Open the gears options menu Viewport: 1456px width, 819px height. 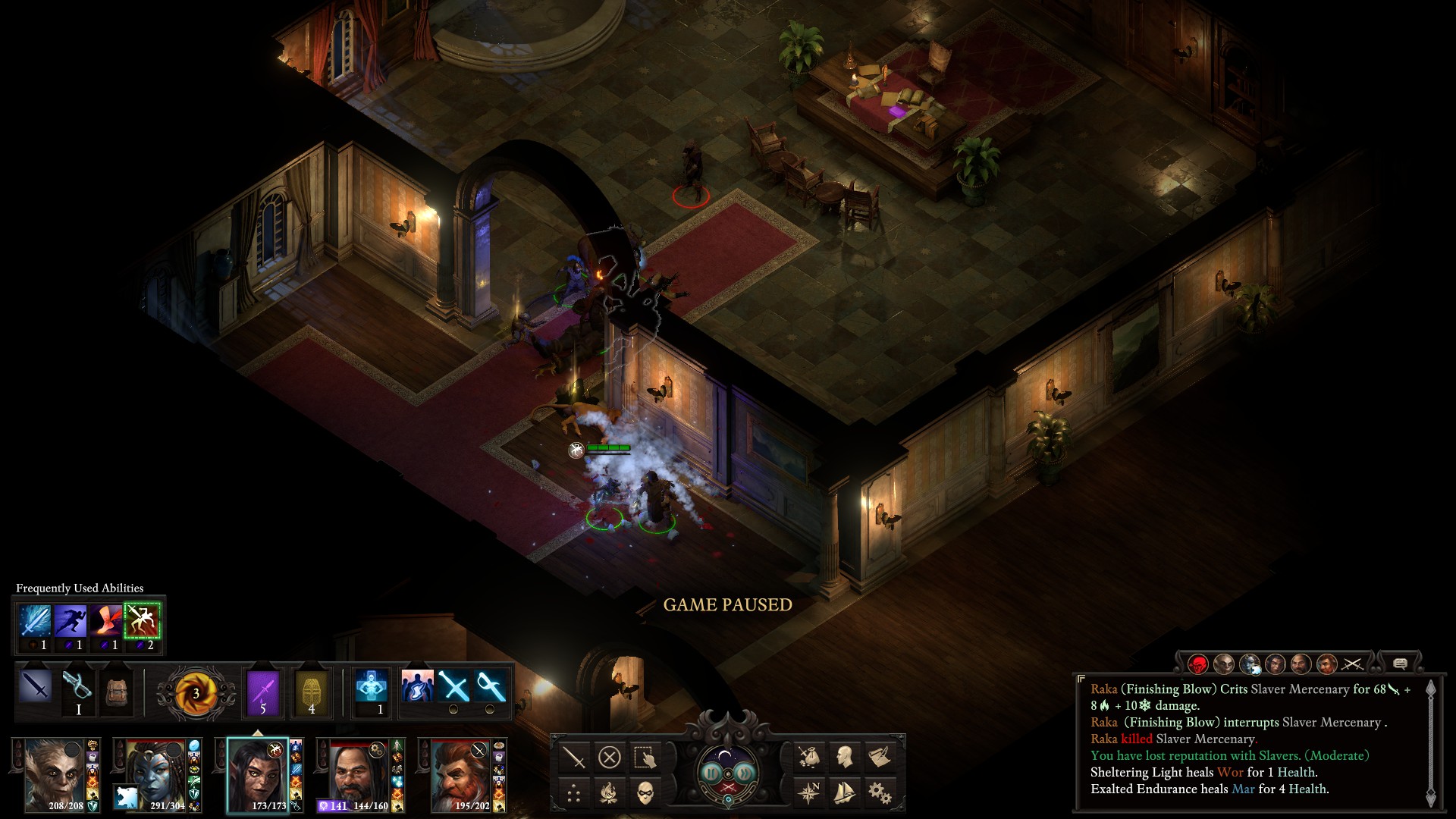[880, 793]
